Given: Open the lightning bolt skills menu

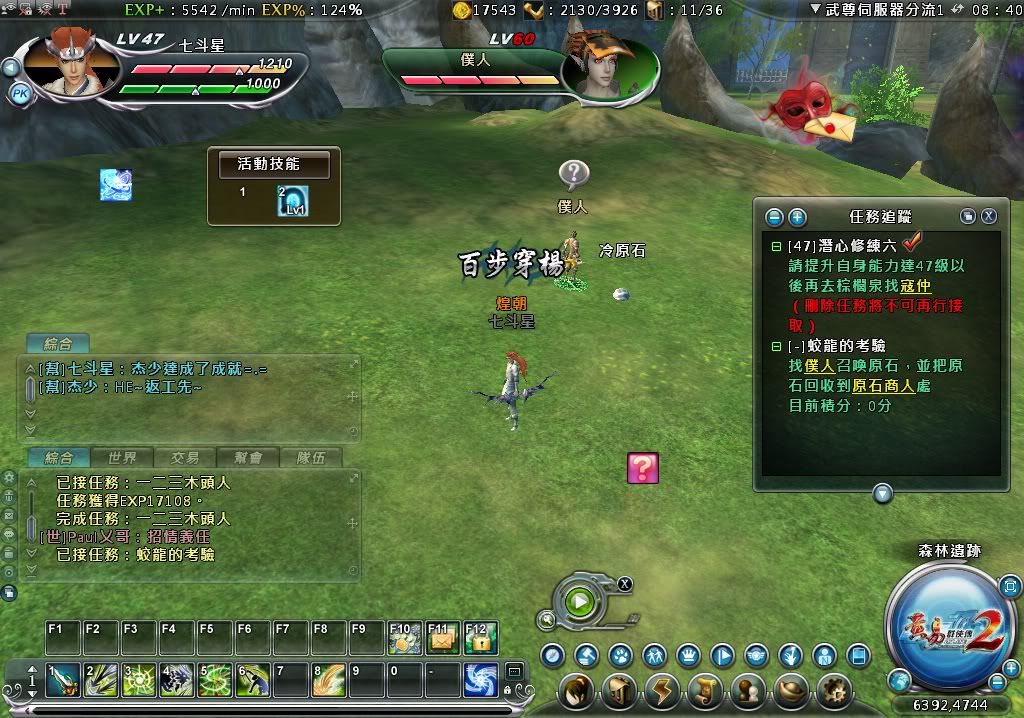Looking at the screenshot, I should pos(662,692).
